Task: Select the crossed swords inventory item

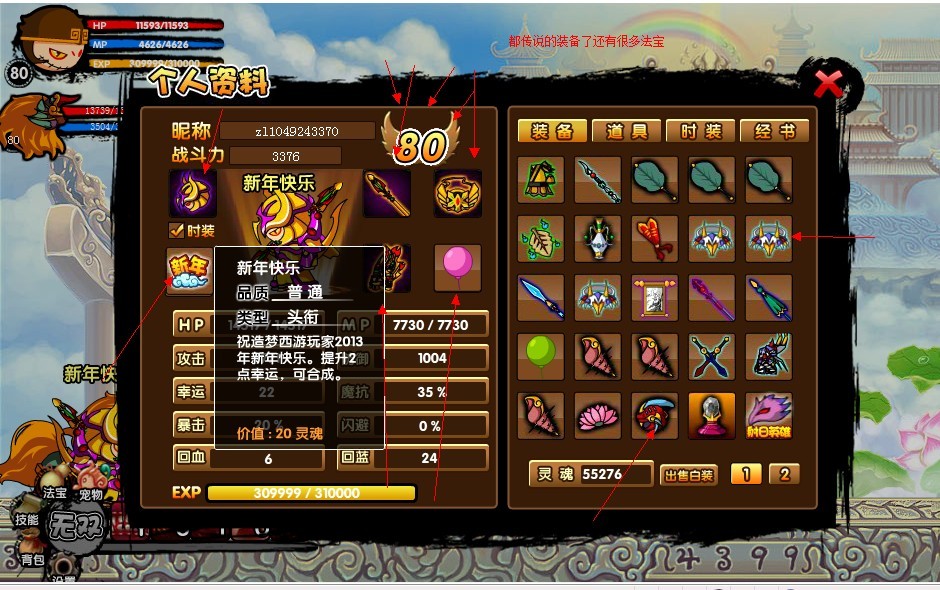Action: 711,356
